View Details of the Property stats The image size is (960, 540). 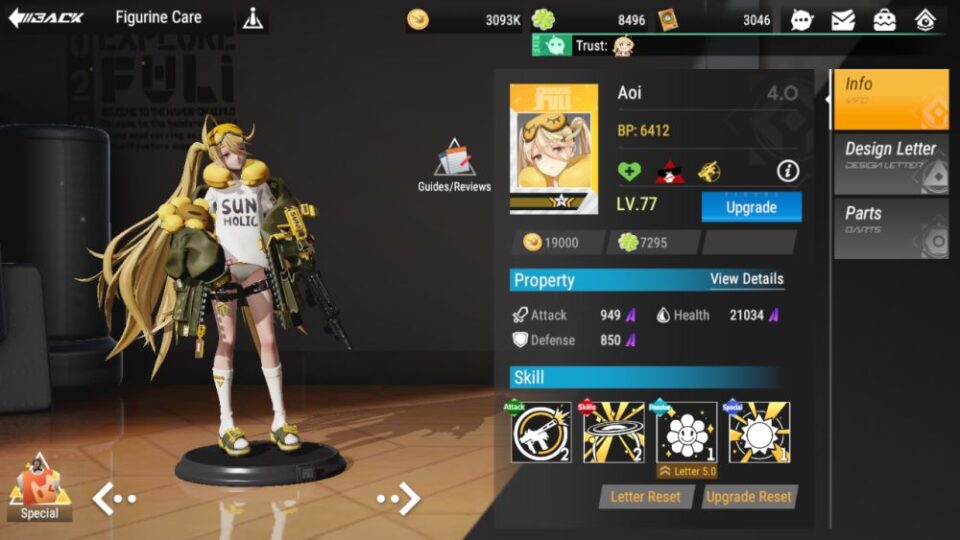click(746, 279)
